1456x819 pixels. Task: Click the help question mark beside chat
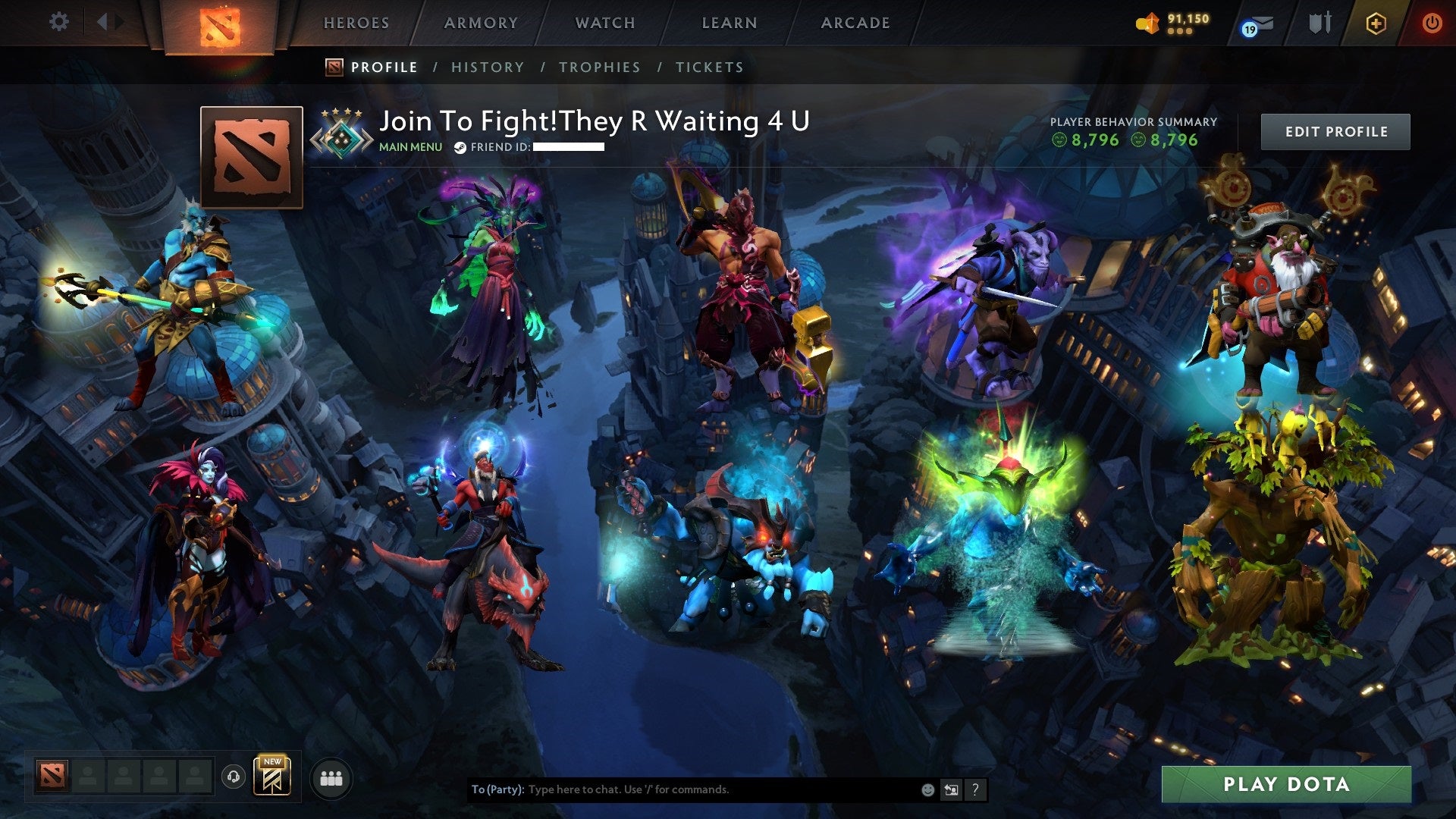click(975, 789)
